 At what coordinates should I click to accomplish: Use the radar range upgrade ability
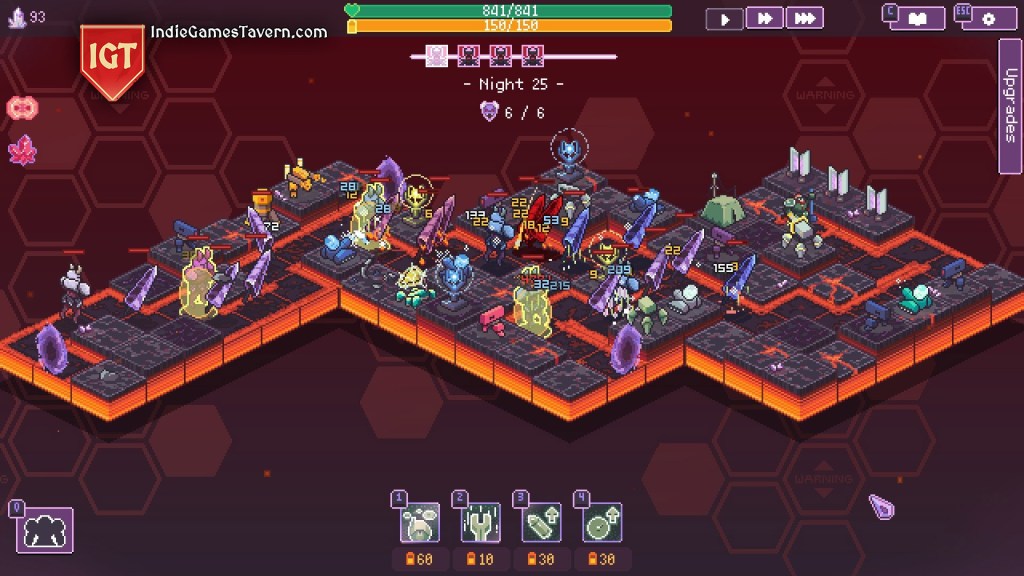pos(601,522)
